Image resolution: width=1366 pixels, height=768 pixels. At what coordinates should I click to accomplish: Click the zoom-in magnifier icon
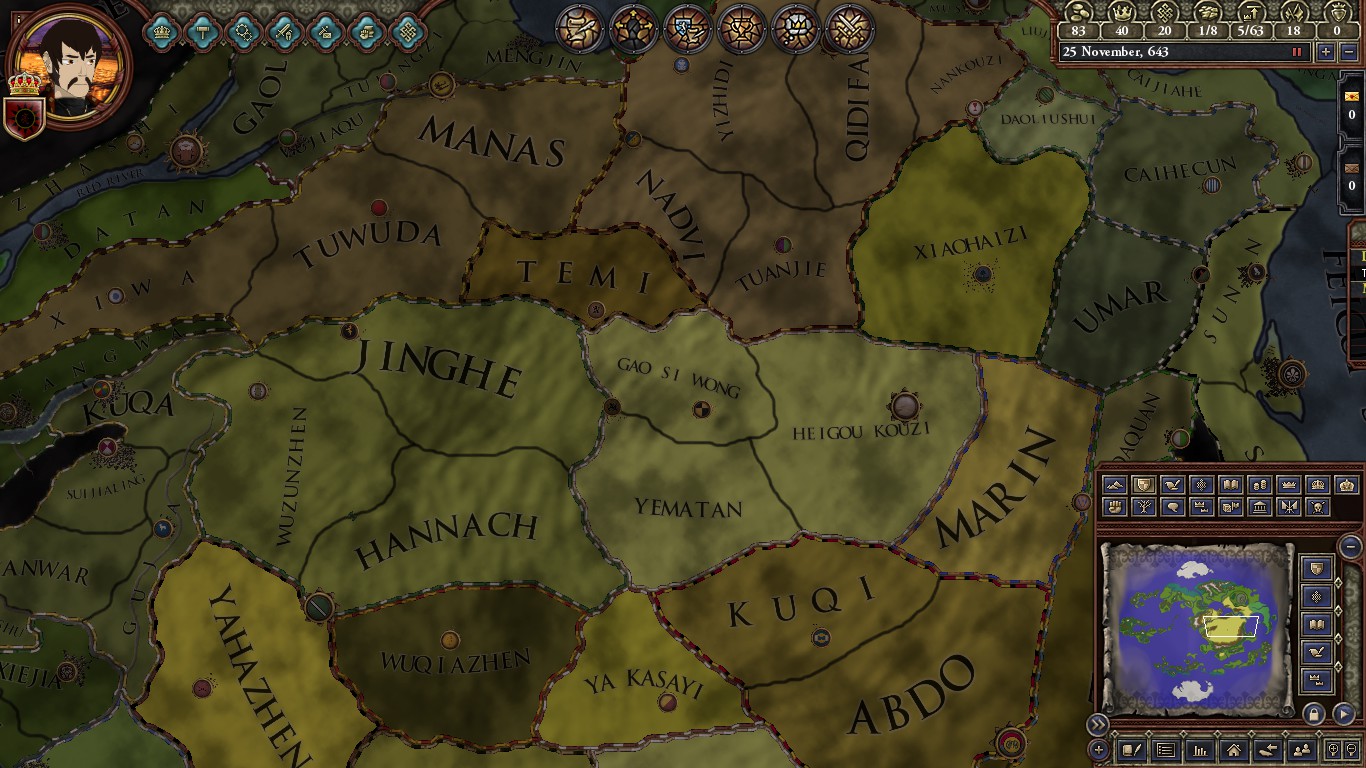1334,749
